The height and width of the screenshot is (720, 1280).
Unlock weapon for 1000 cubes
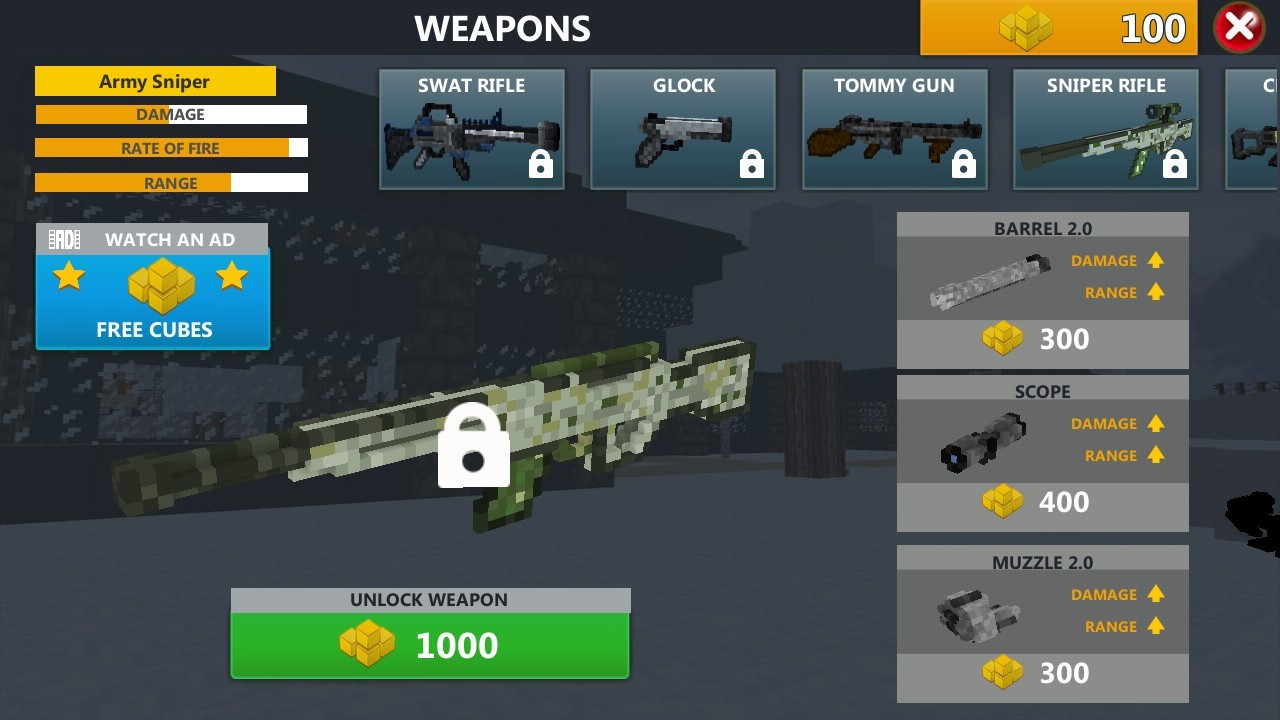(x=430, y=645)
